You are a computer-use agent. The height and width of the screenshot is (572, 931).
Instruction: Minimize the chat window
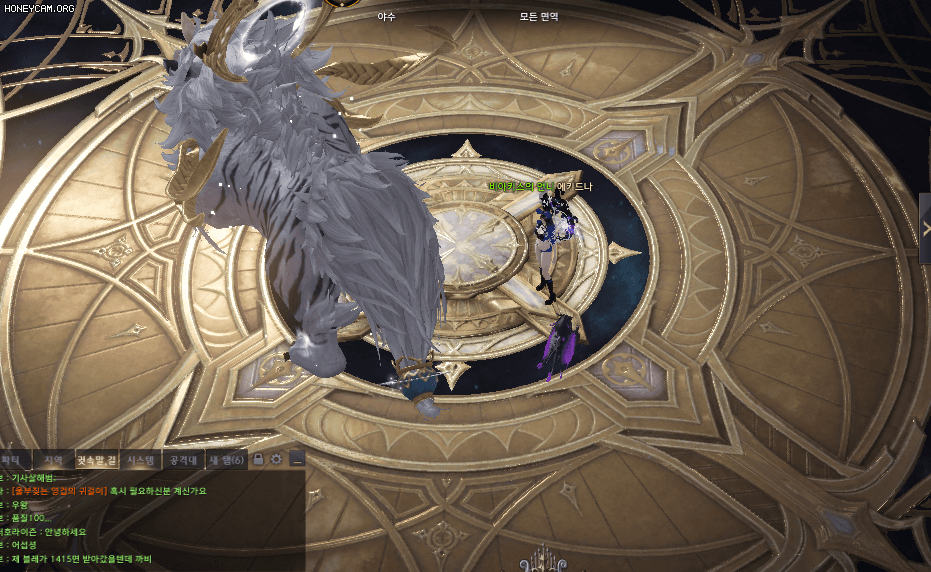(x=296, y=459)
